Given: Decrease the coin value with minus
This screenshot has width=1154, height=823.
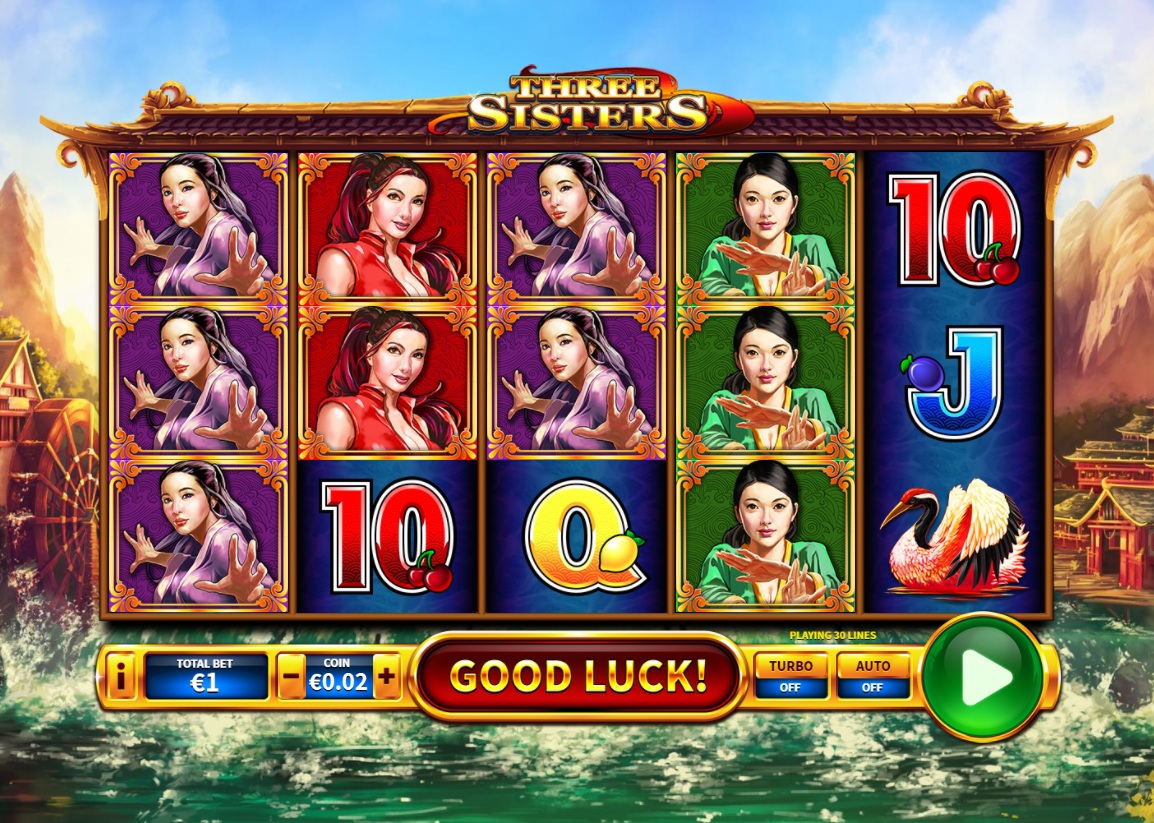Looking at the screenshot, I should [x=290, y=678].
